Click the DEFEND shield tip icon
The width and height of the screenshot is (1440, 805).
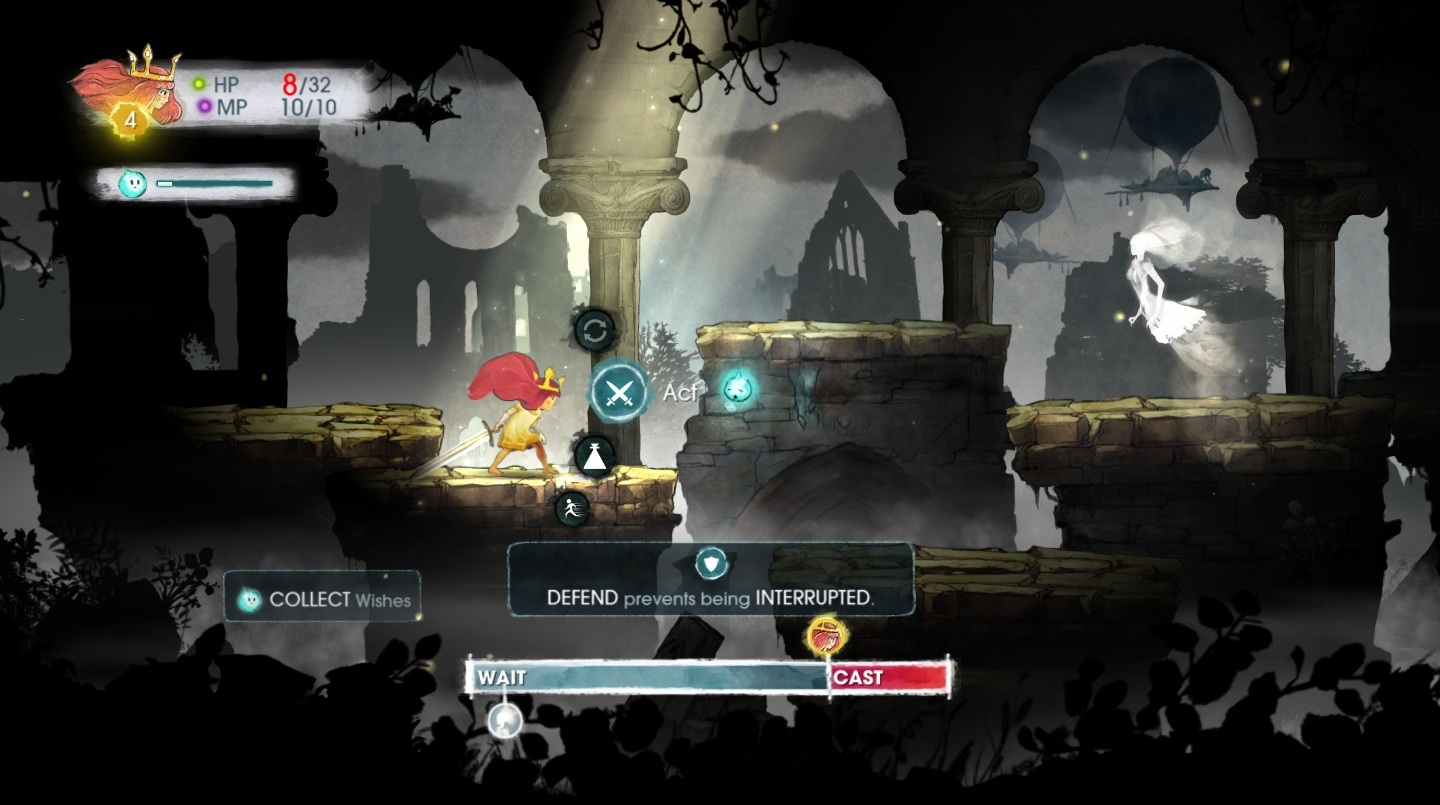(x=711, y=563)
